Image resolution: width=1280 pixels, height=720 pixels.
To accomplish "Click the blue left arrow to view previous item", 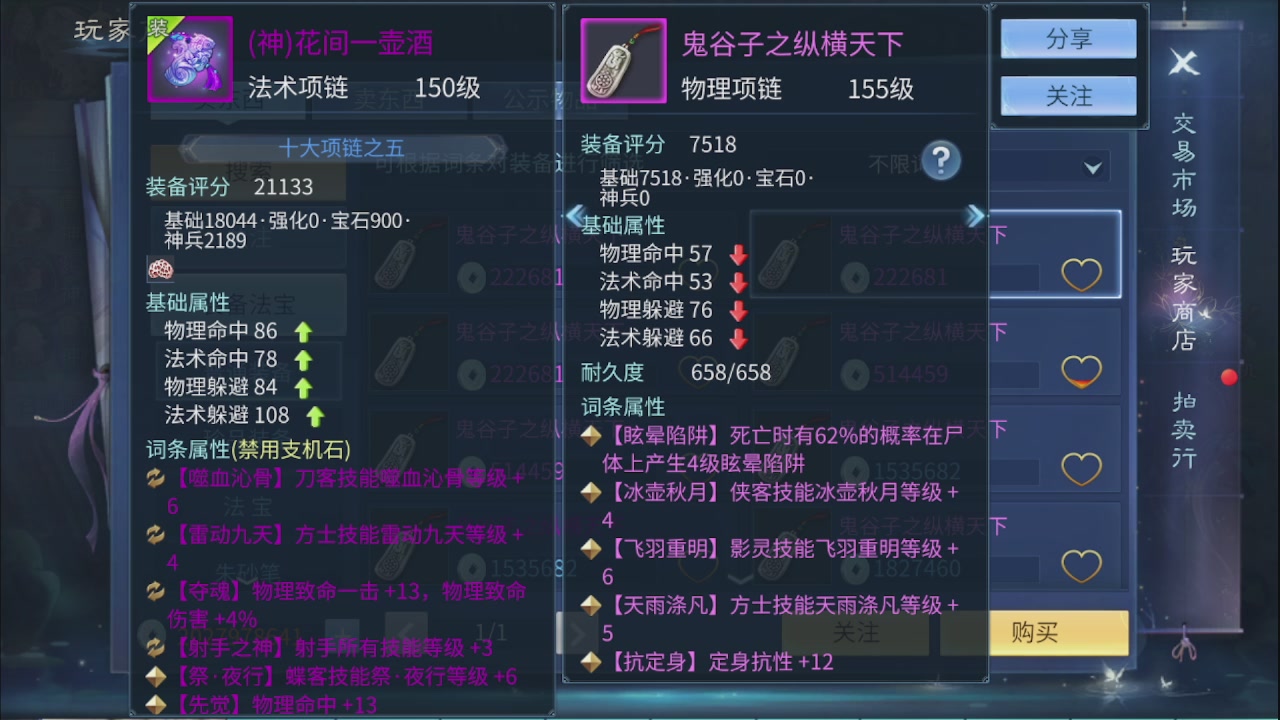I will pyautogui.click(x=574, y=215).
